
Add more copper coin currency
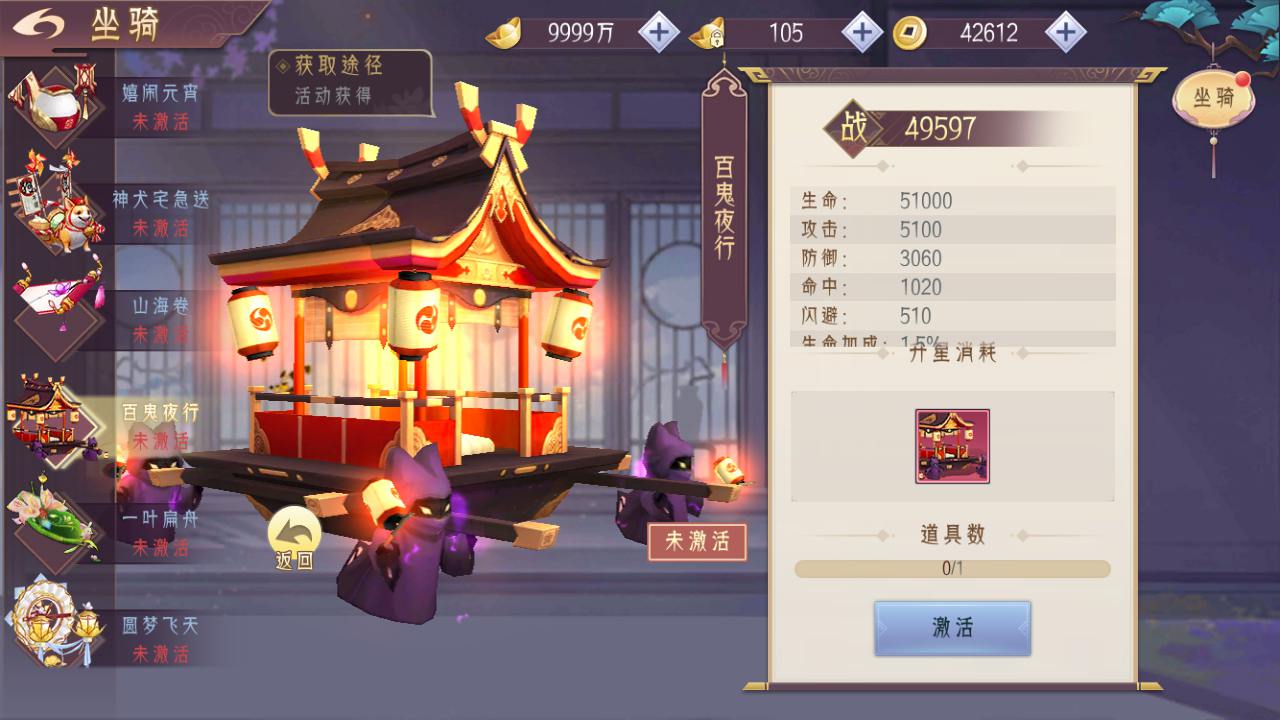point(1066,33)
